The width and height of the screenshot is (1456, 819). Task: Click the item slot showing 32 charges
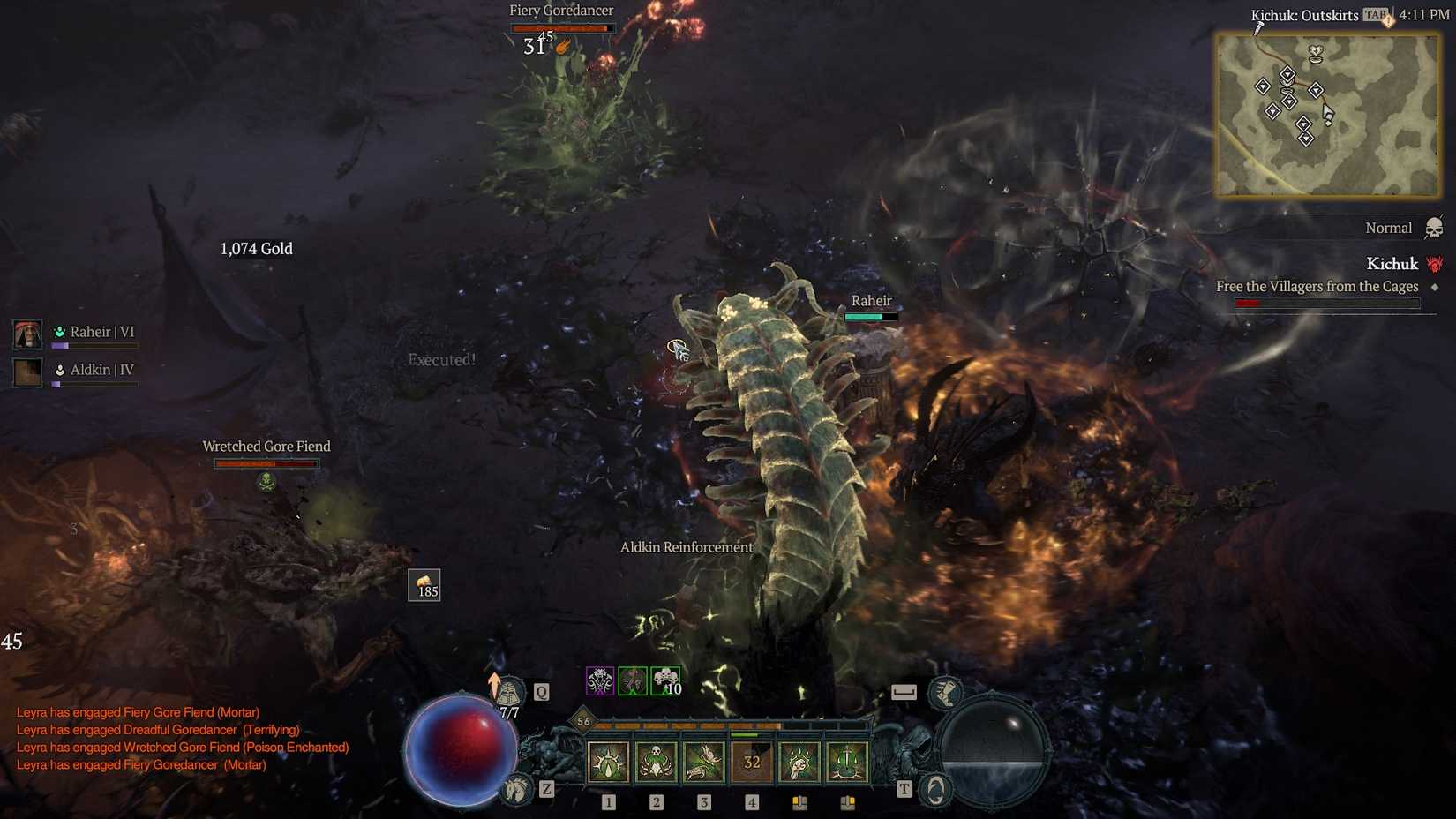751,763
